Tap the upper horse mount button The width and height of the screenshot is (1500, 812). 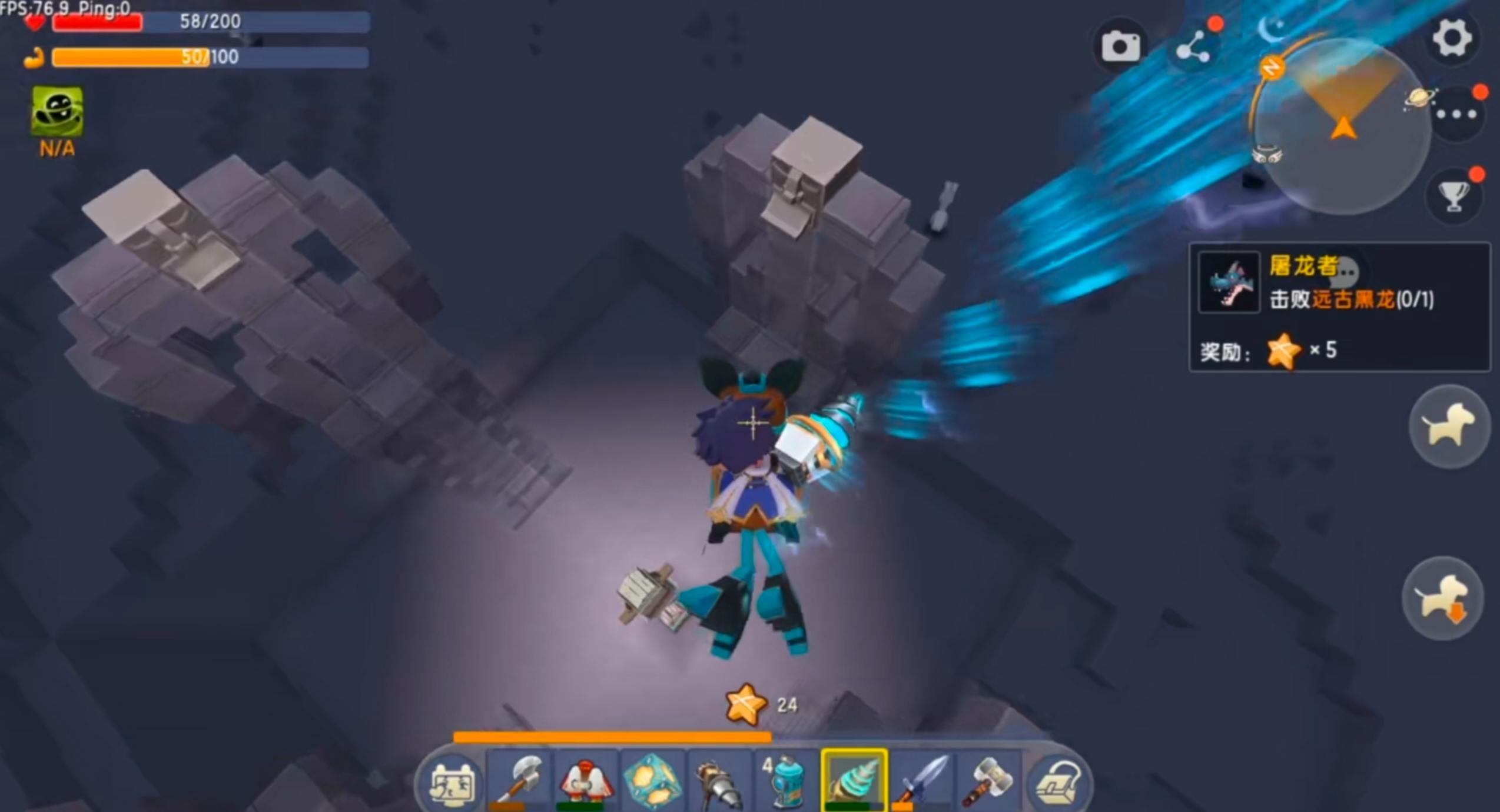pyautogui.click(x=1448, y=426)
